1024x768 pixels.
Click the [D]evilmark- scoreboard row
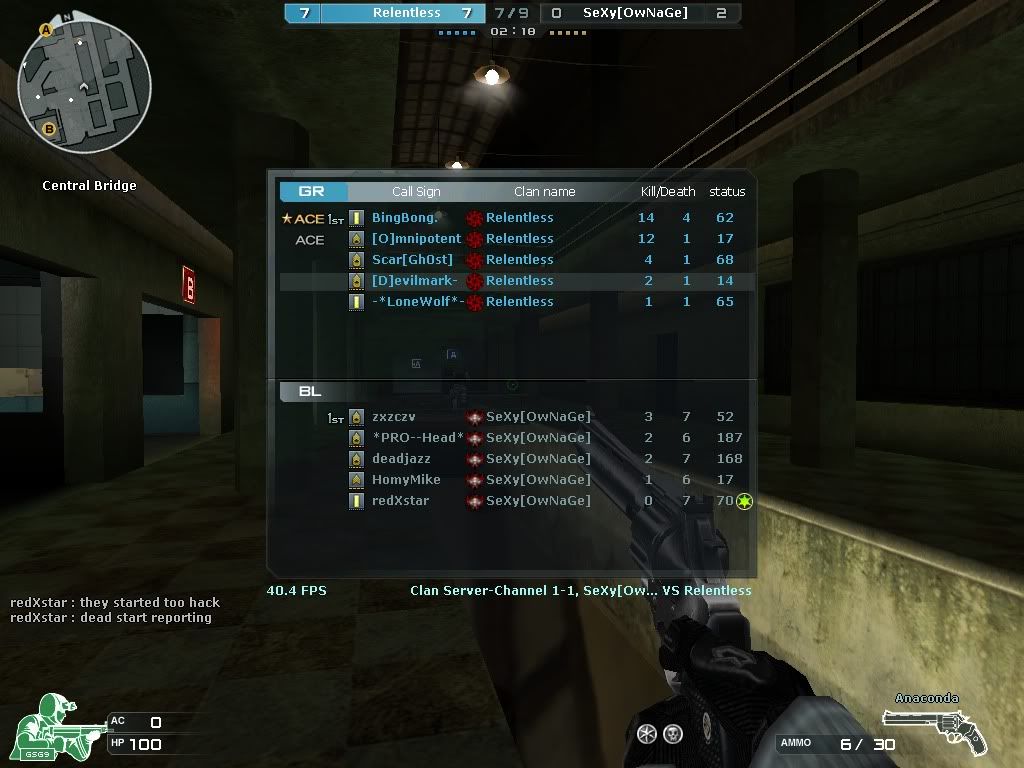tap(512, 281)
